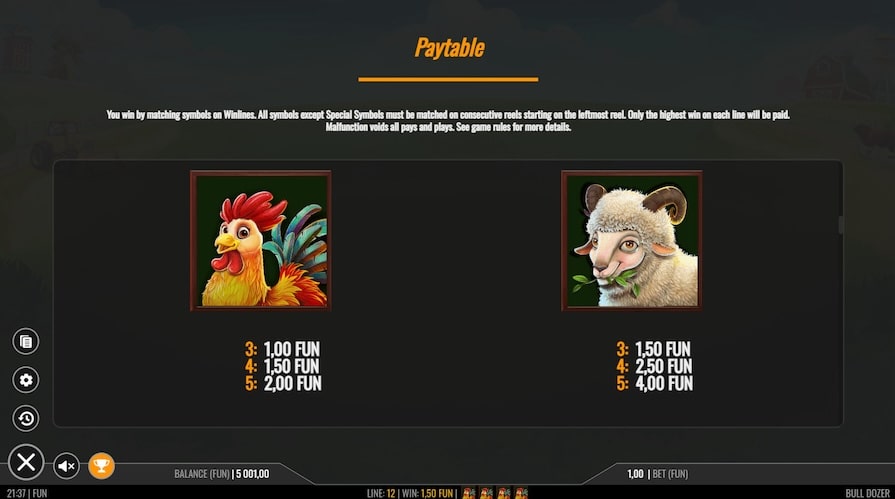This screenshot has width=895, height=499.
Task: Toggle the muted sound speaker icon
Action: click(66, 466)
